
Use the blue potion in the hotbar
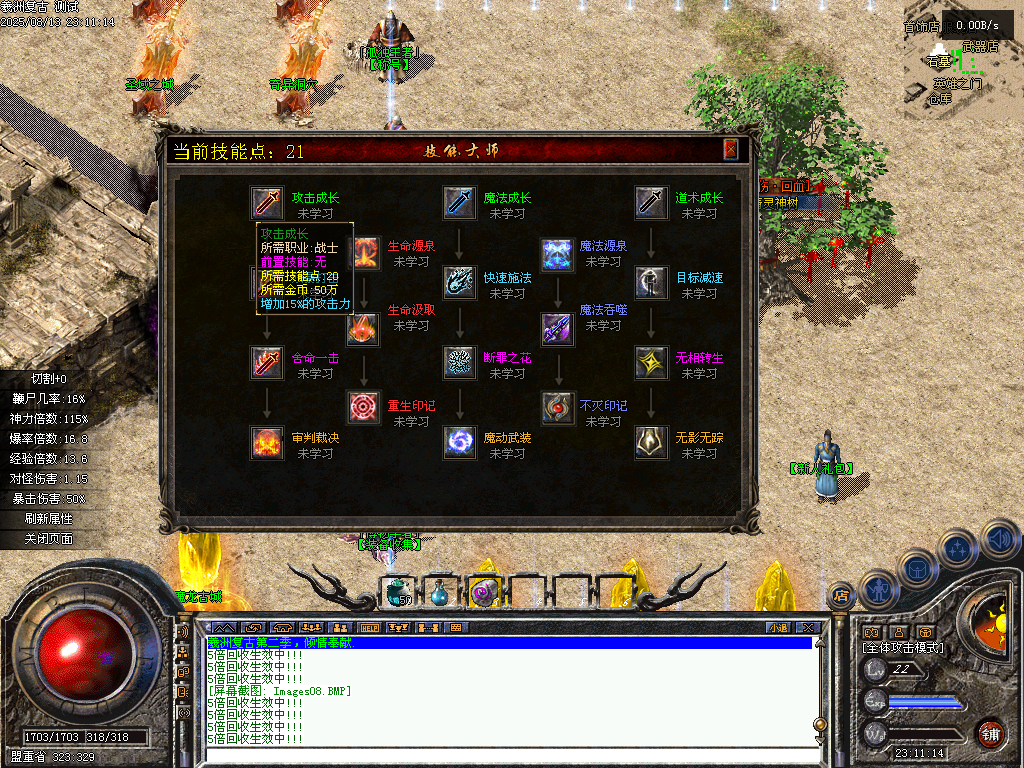(x=439, y=594)
